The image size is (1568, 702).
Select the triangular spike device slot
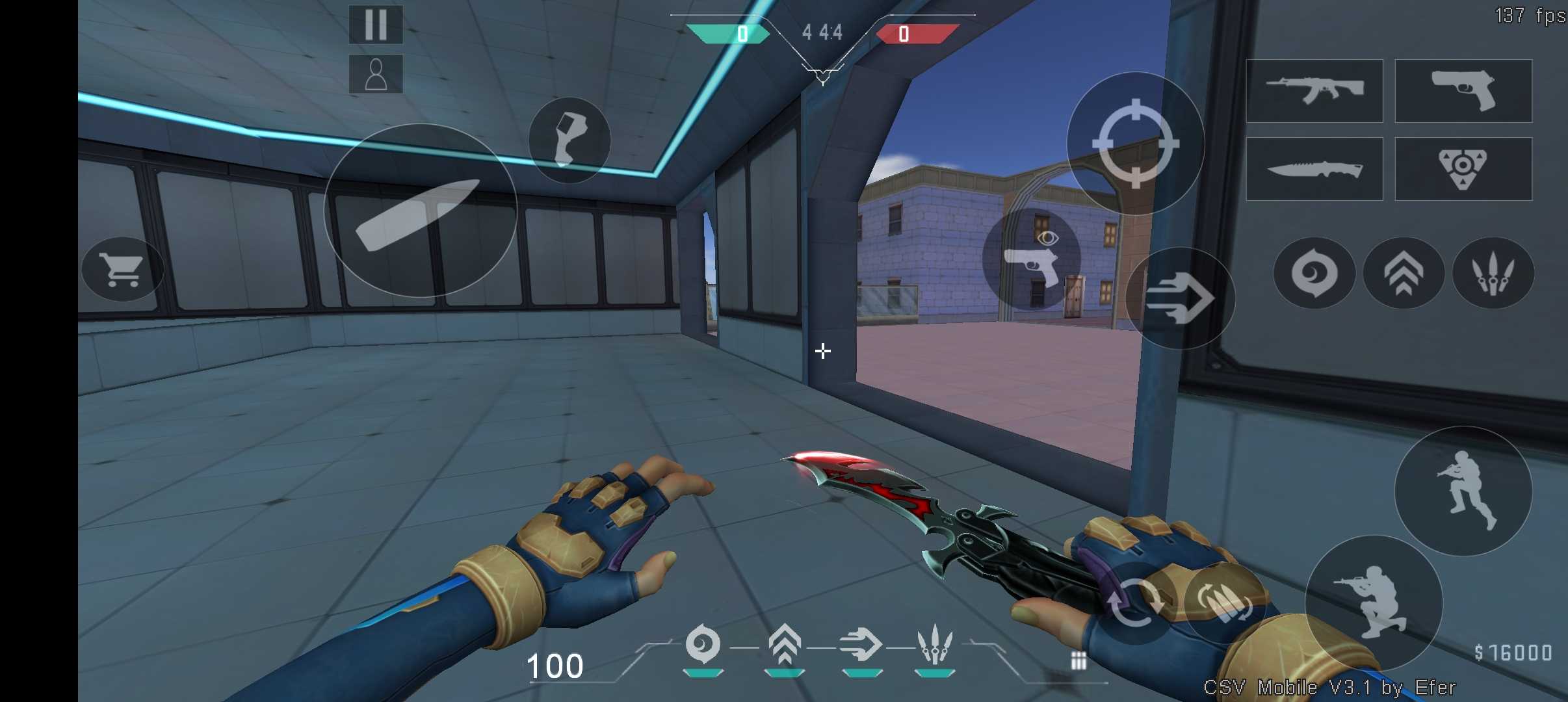(1463, 169)
